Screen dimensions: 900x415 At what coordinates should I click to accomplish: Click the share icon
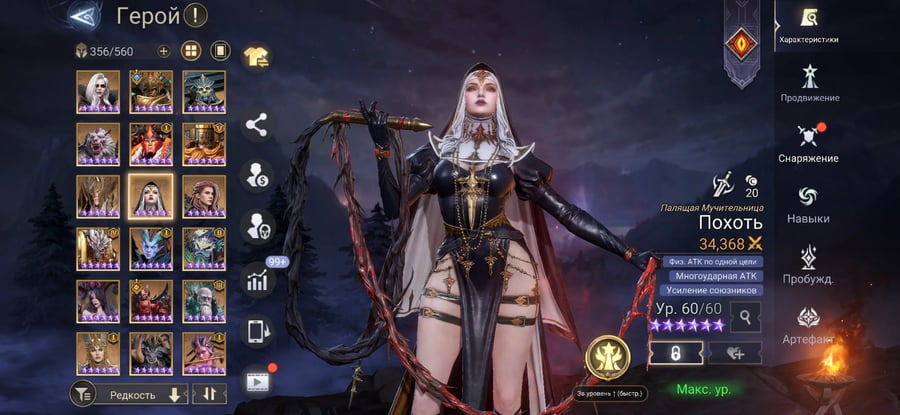[x=257, y=125]
